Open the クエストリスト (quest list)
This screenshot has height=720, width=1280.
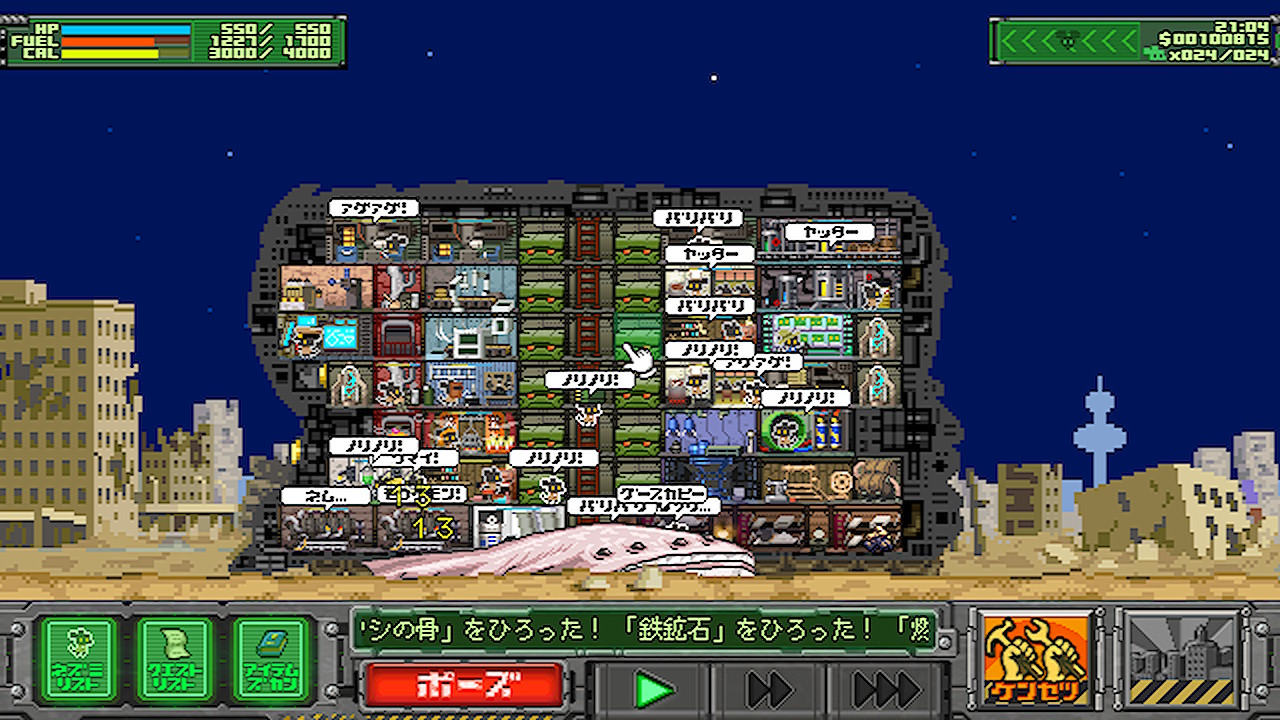(175, 659)
